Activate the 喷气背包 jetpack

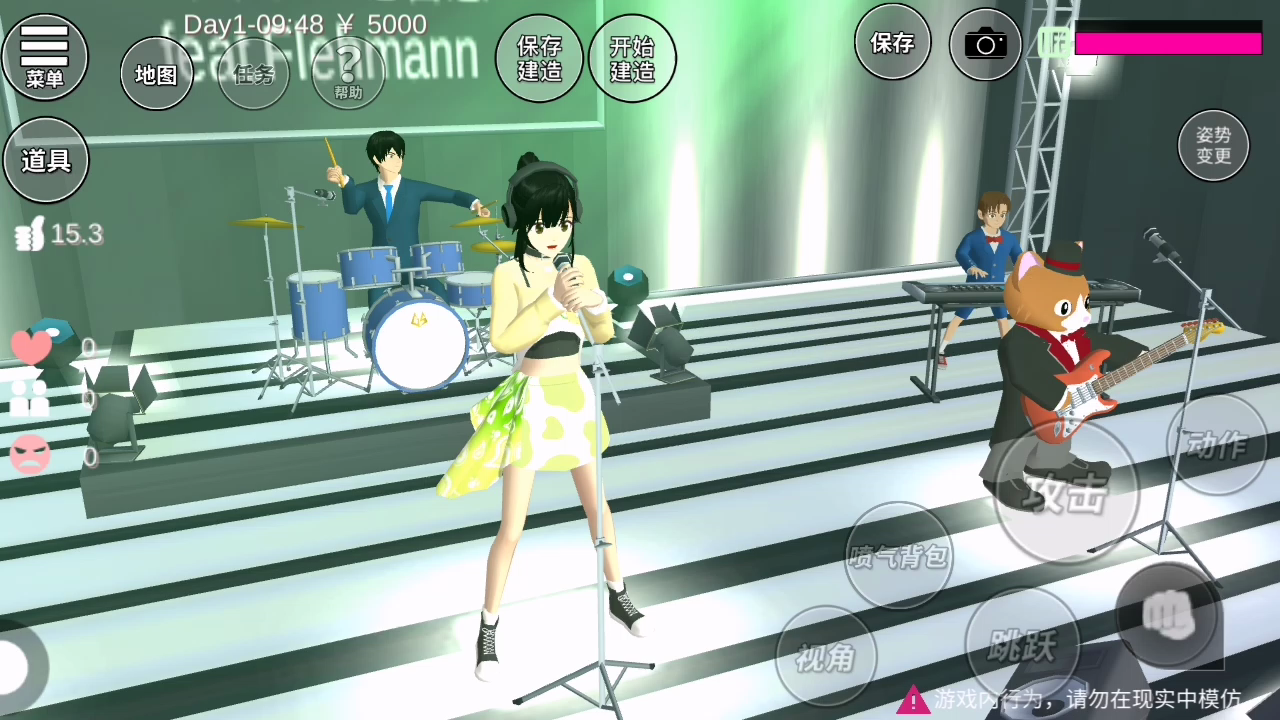point(898,555)
